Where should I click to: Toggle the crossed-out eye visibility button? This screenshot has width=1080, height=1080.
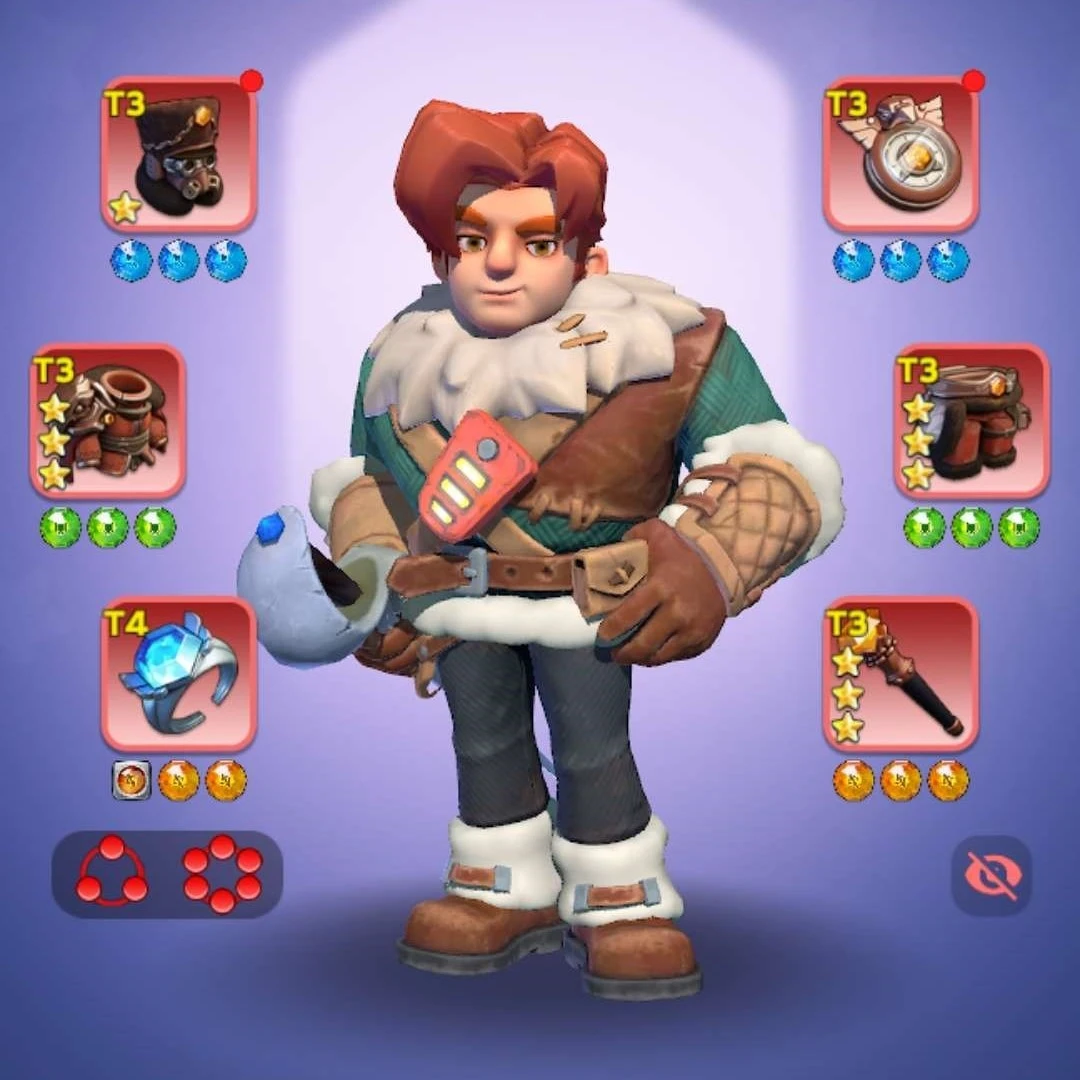(991, 876)
